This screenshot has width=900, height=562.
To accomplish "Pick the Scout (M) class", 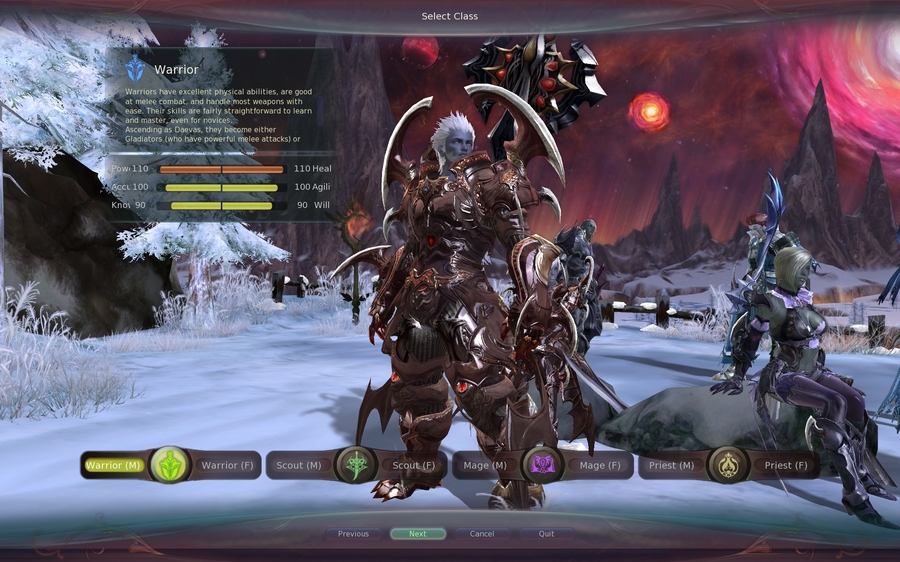I will [x=299, y=465].
